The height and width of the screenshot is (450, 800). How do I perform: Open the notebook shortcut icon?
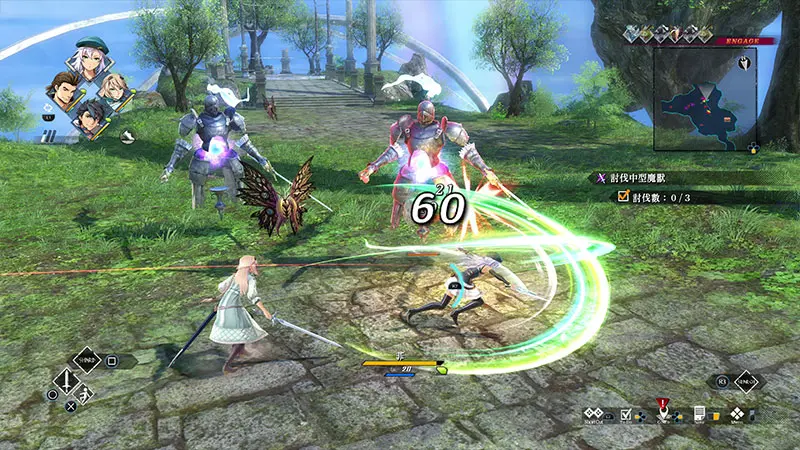(700, 414)
